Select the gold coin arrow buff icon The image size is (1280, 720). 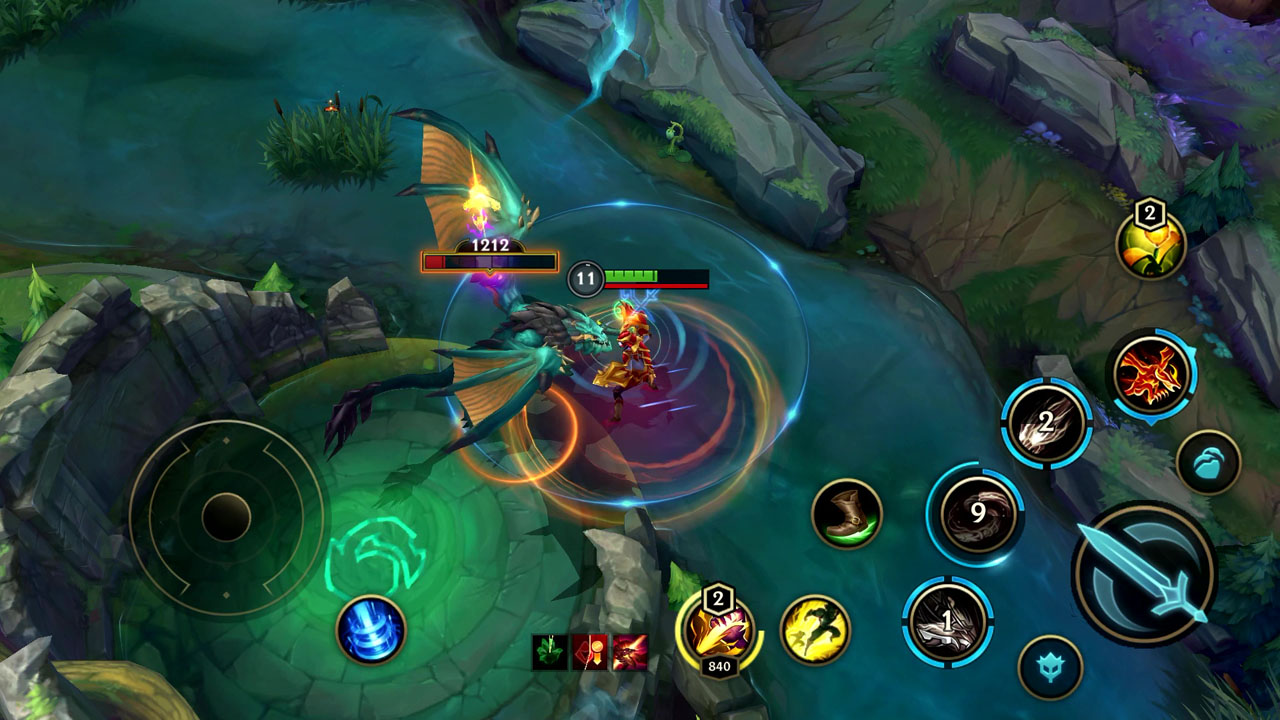click(x=590, y=652)
